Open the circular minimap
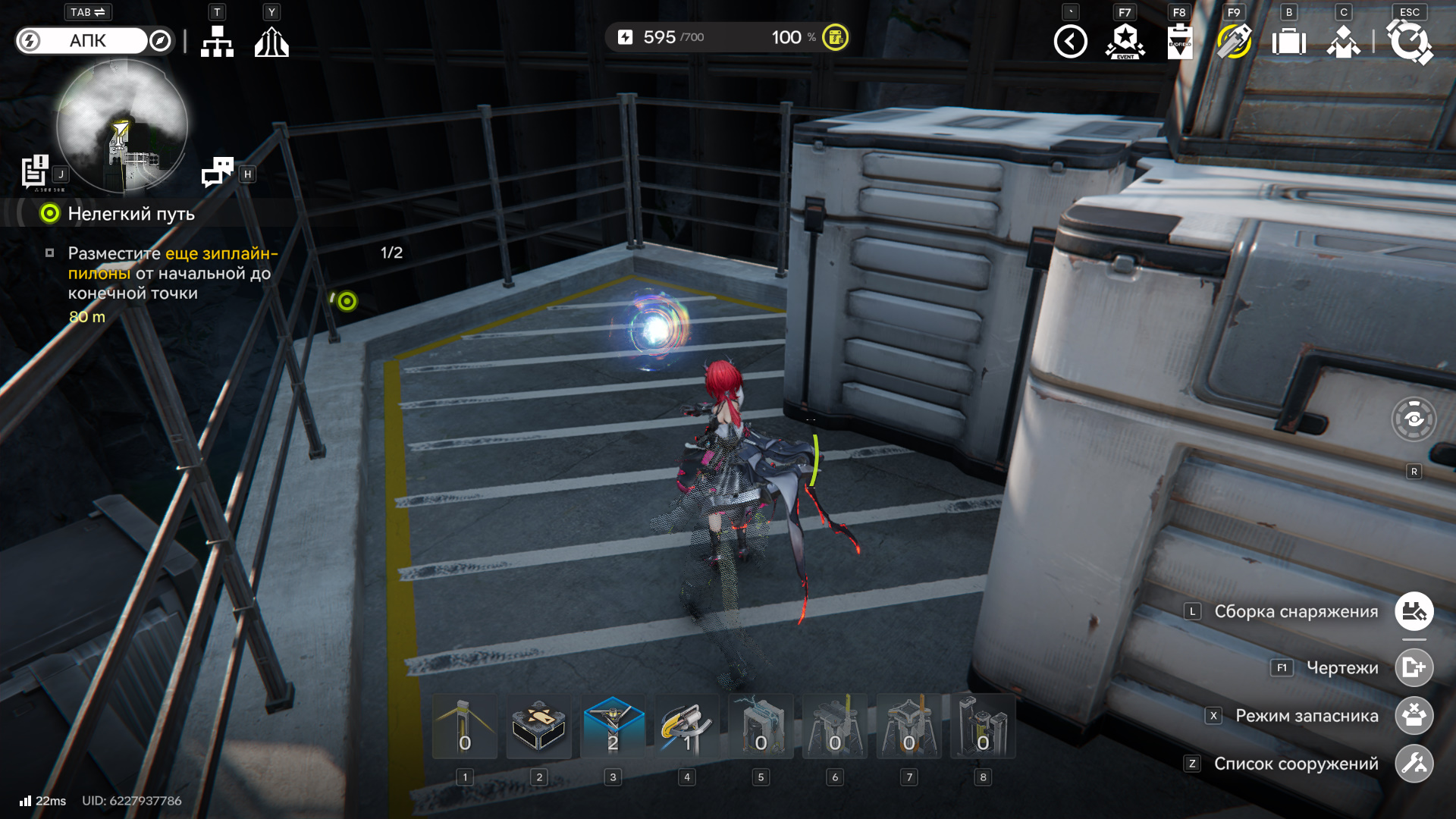This screenshot has height=819, width=1456. coord(122,125)
